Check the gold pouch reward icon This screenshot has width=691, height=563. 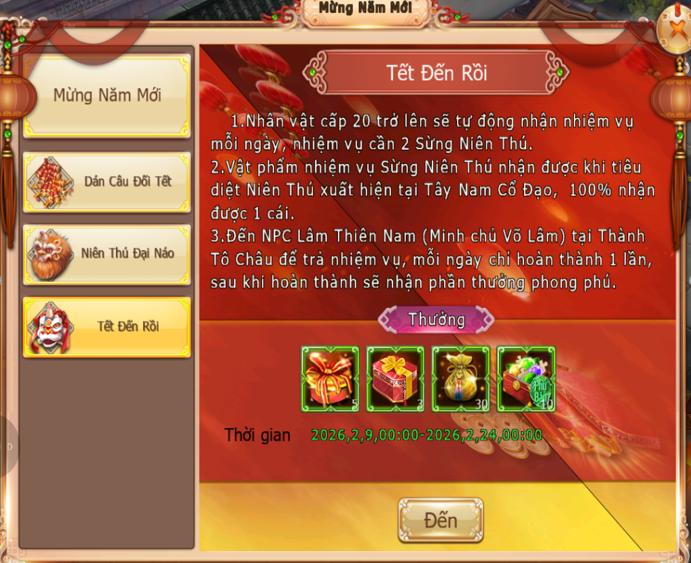[x=460, y=379]
